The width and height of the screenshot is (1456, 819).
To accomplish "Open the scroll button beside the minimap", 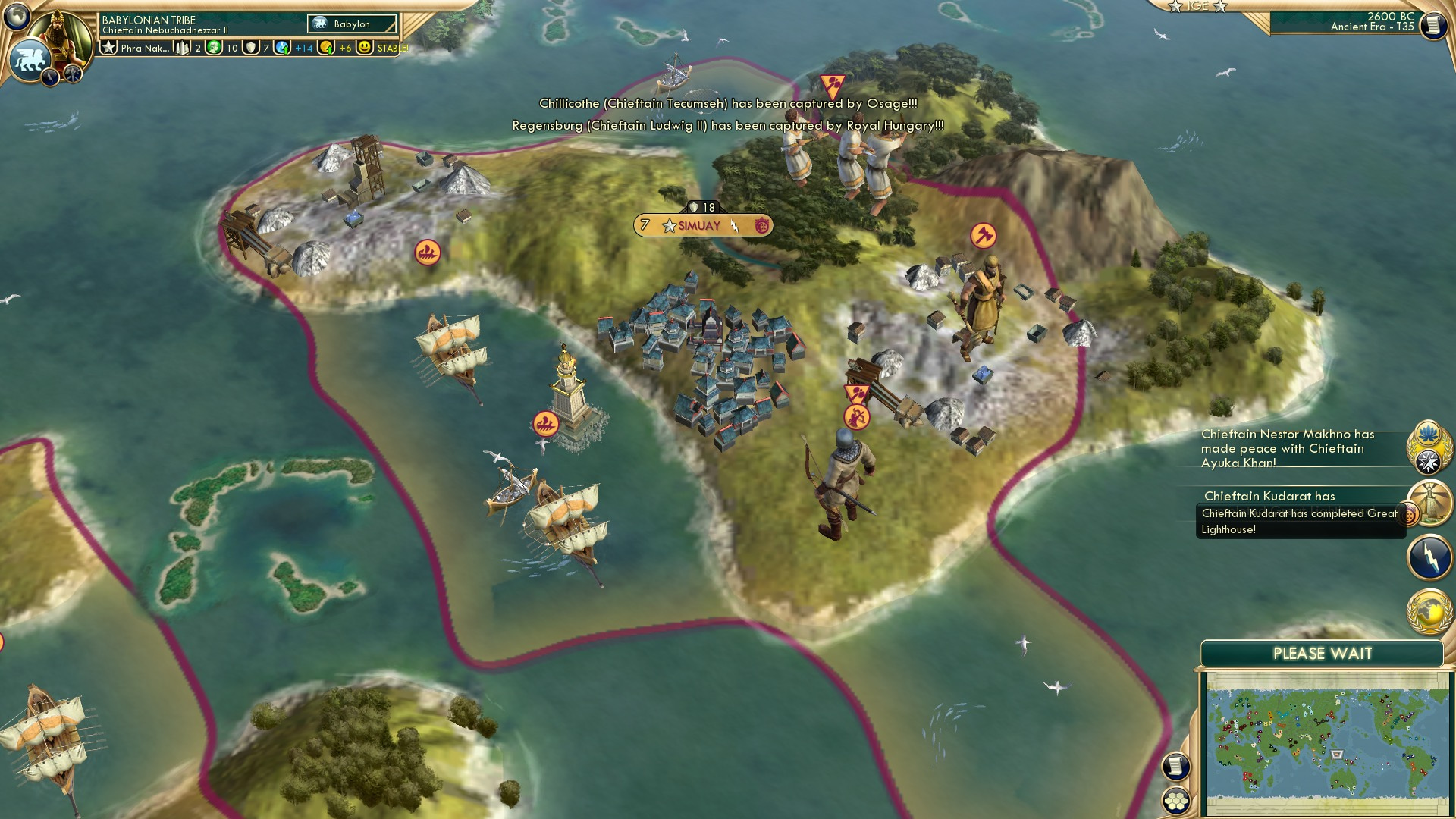I will tap(1175, 767).
